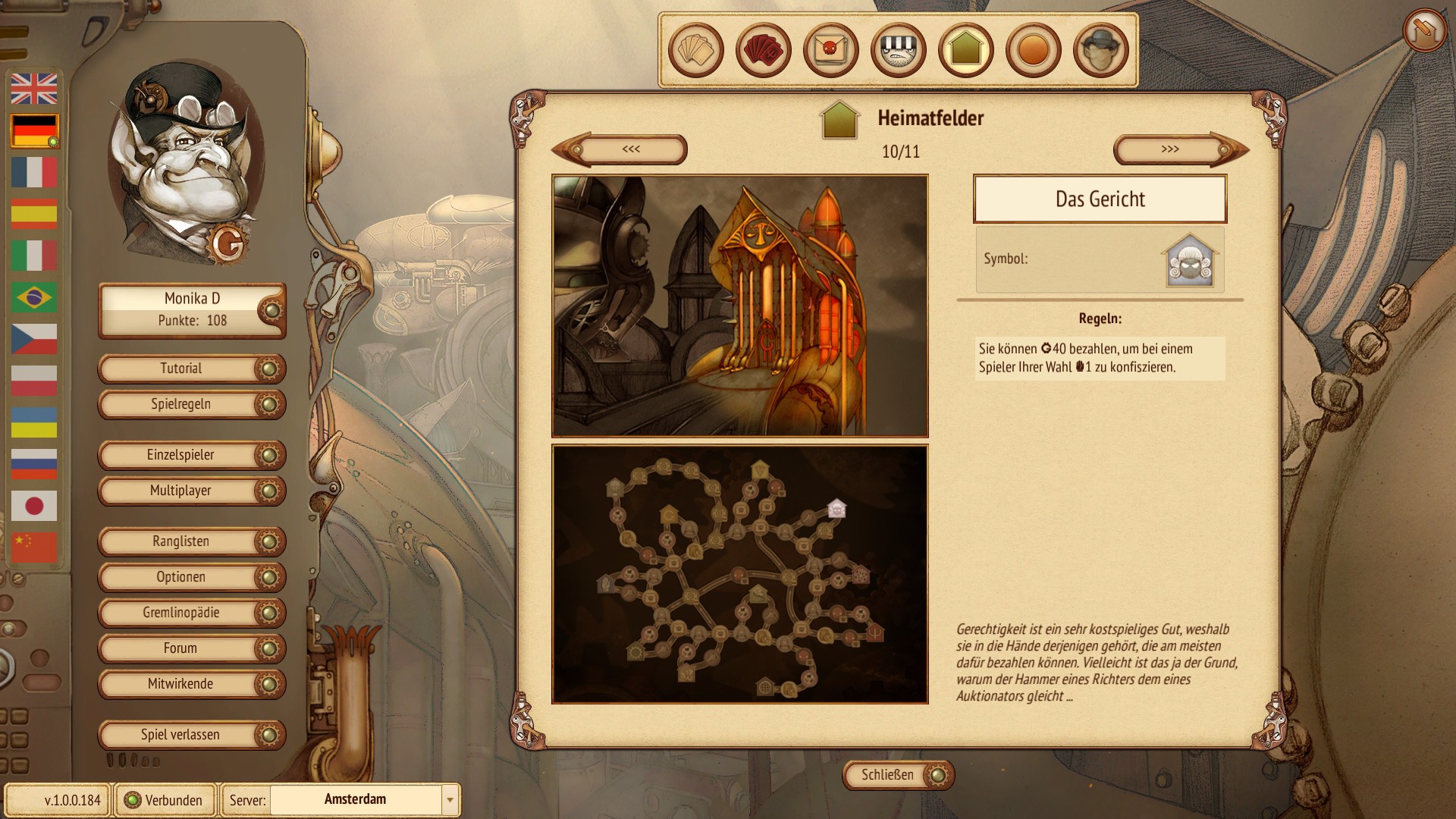
Task: Switch language to English via British flag
Action: click(x=34, y=89)
